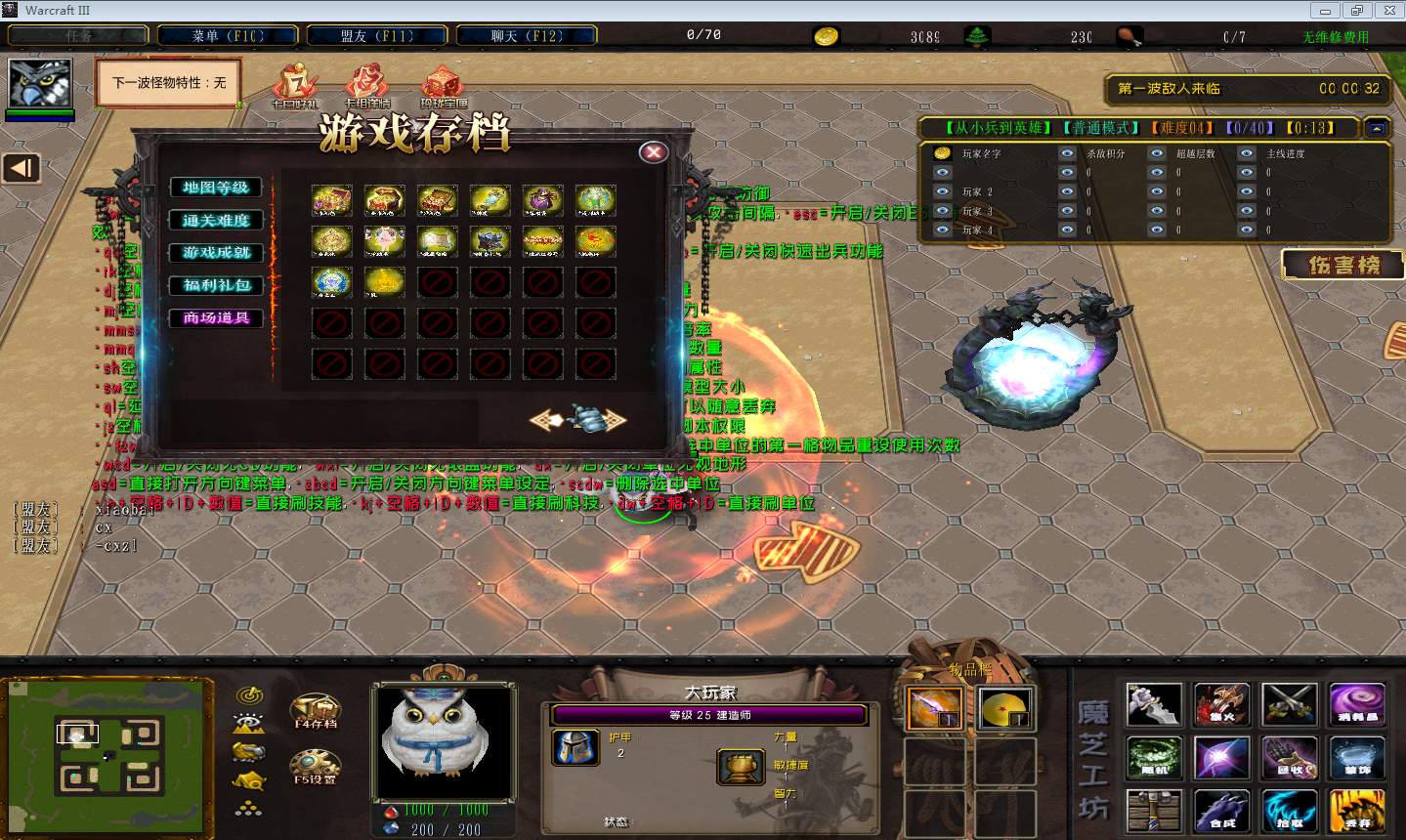Minimize the Warcraft III window
1406x840 pixels.
pyautogui.click(x=1326, y=10)
